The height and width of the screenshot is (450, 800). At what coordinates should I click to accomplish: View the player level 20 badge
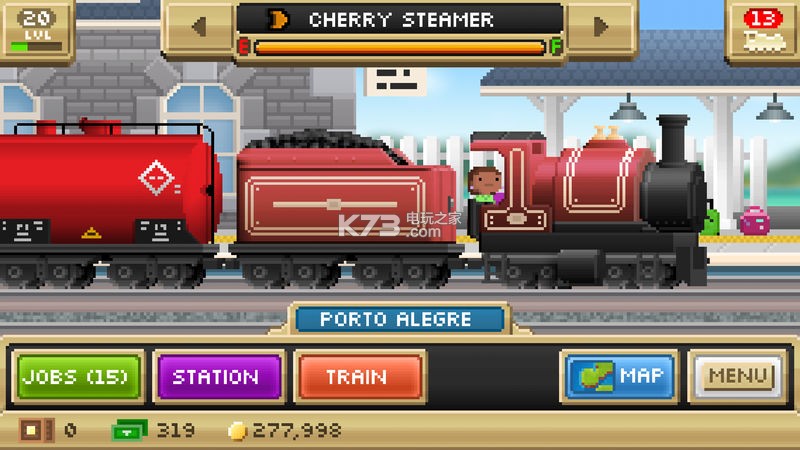point(36,30)
